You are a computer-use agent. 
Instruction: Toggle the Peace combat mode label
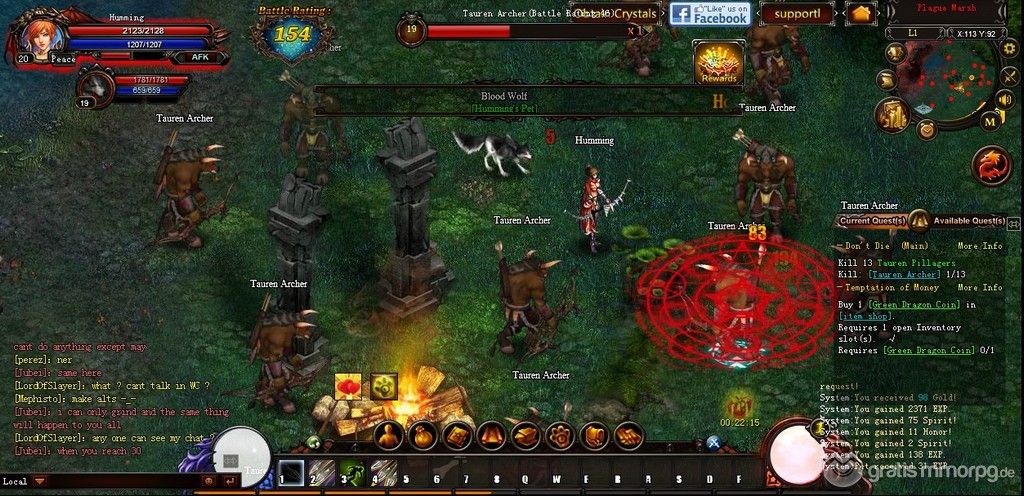coord(63,59)
